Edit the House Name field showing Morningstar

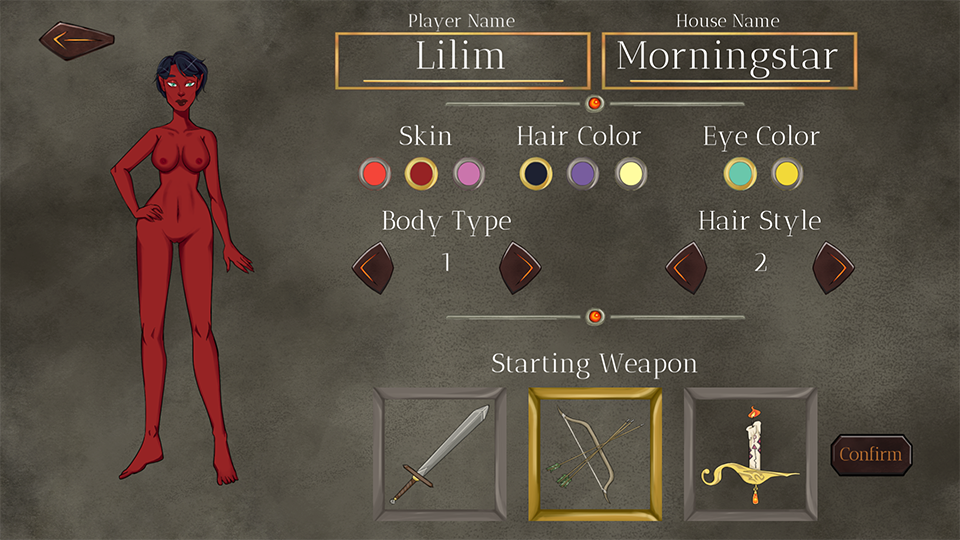click(x=729, y=60)
